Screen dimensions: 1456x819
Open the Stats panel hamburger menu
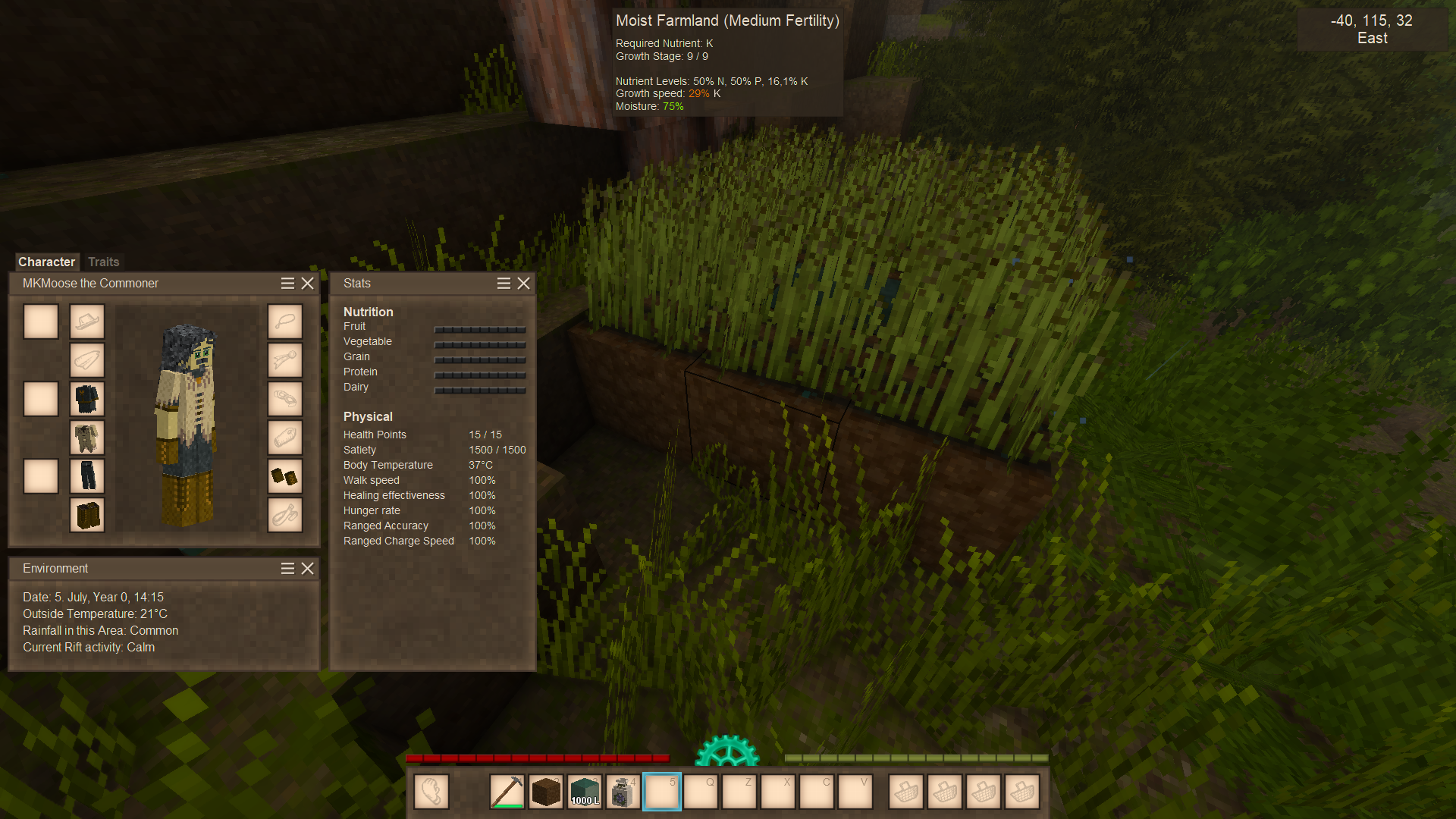point(504,283)
